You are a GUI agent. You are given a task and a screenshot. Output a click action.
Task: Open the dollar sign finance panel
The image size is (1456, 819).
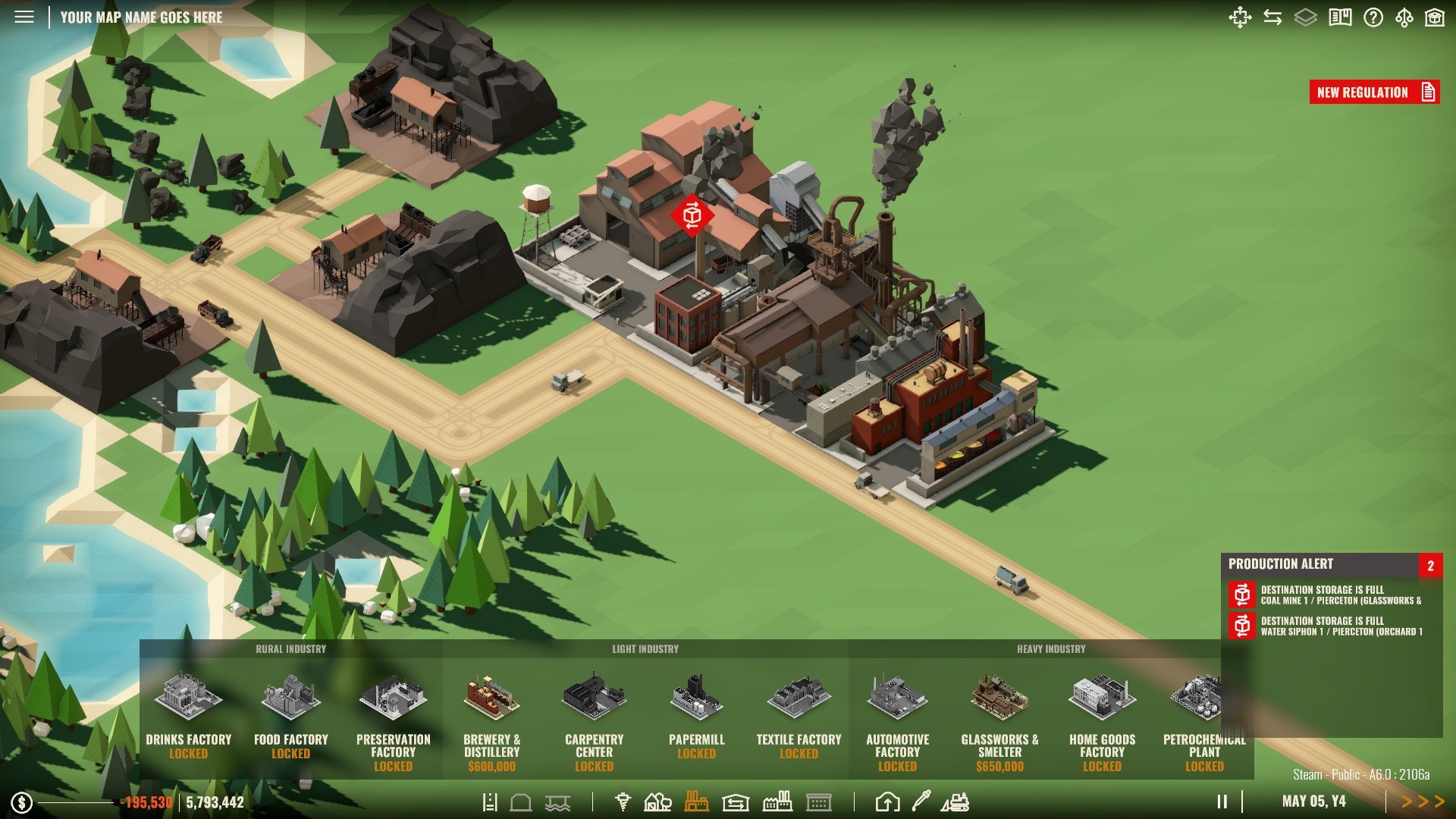point(22,802)
